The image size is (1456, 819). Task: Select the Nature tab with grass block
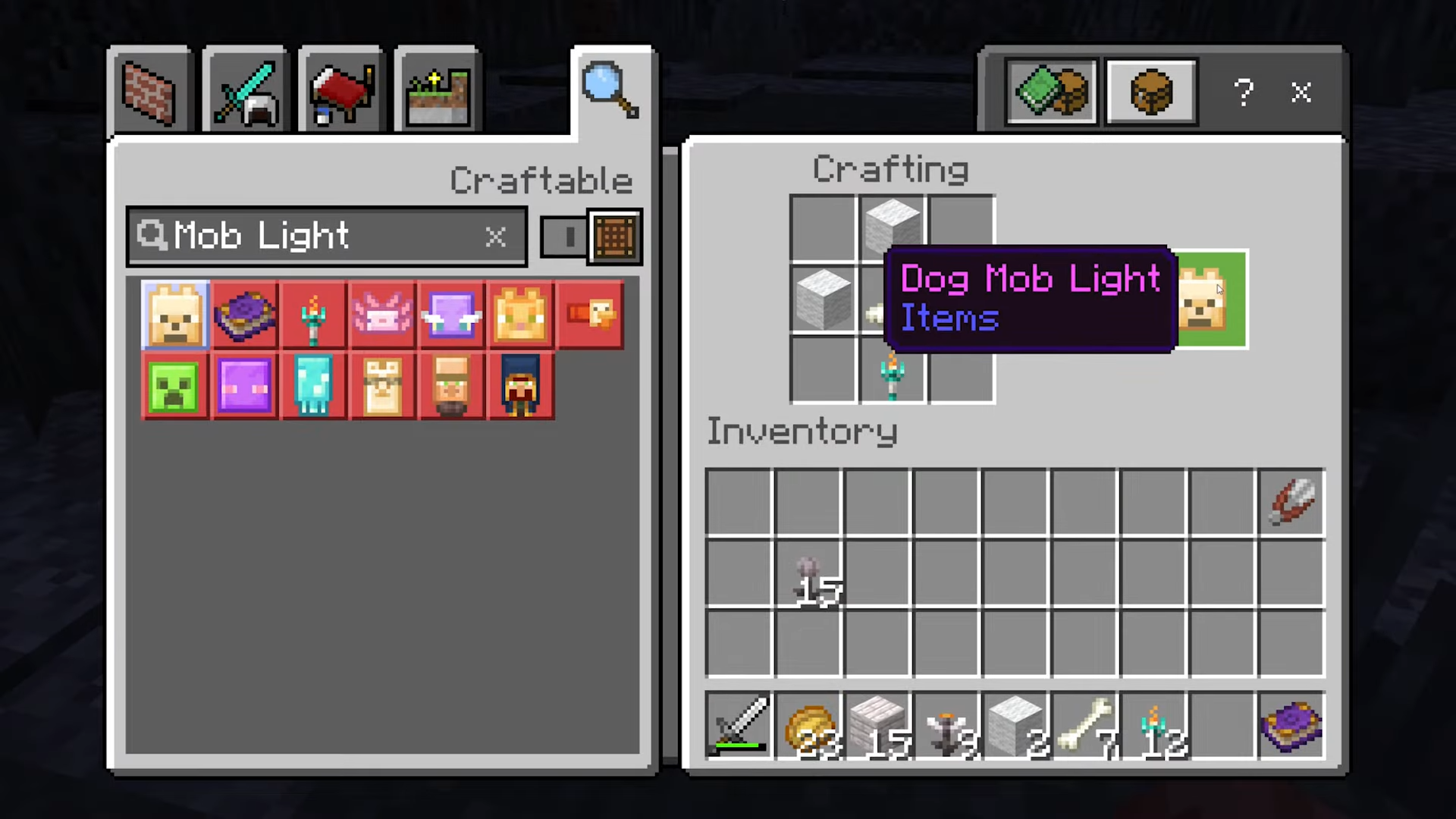(438, 93)
